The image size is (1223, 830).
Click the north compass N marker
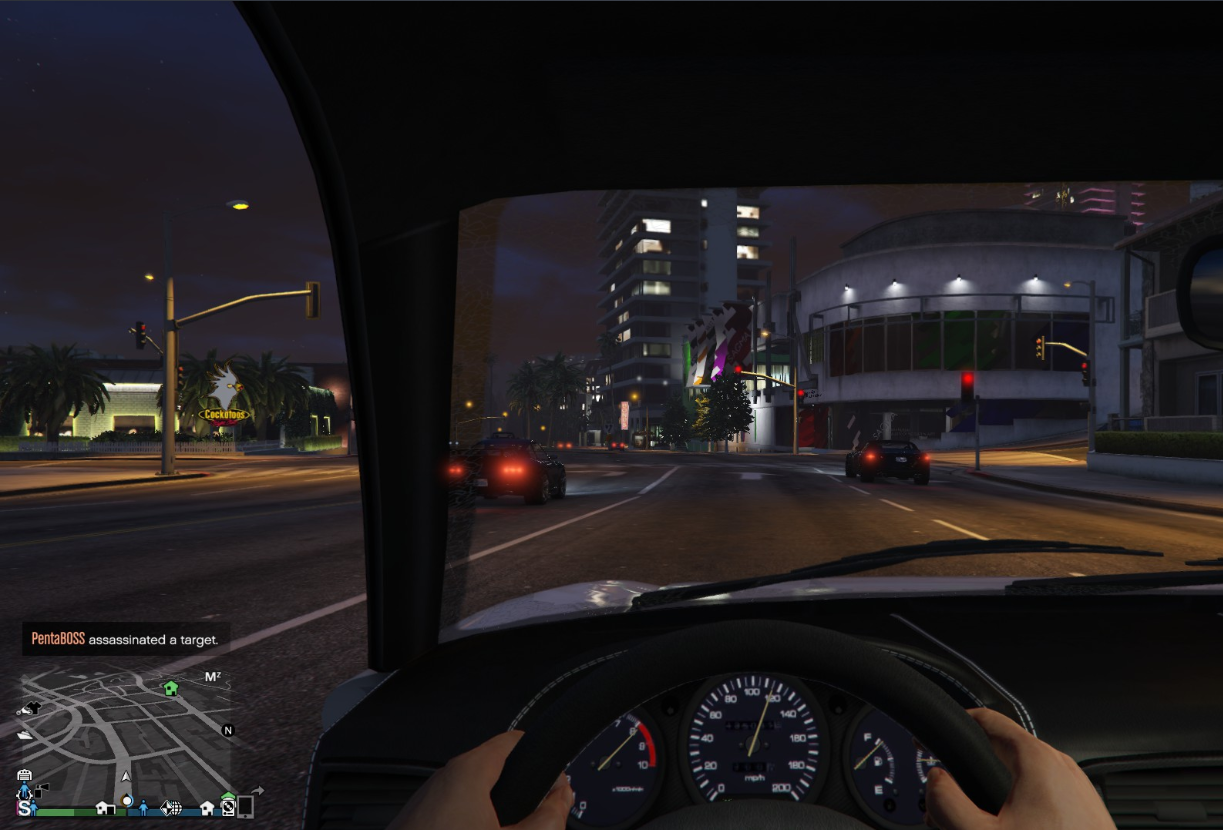pyautogui.click(x=228, y=731)
